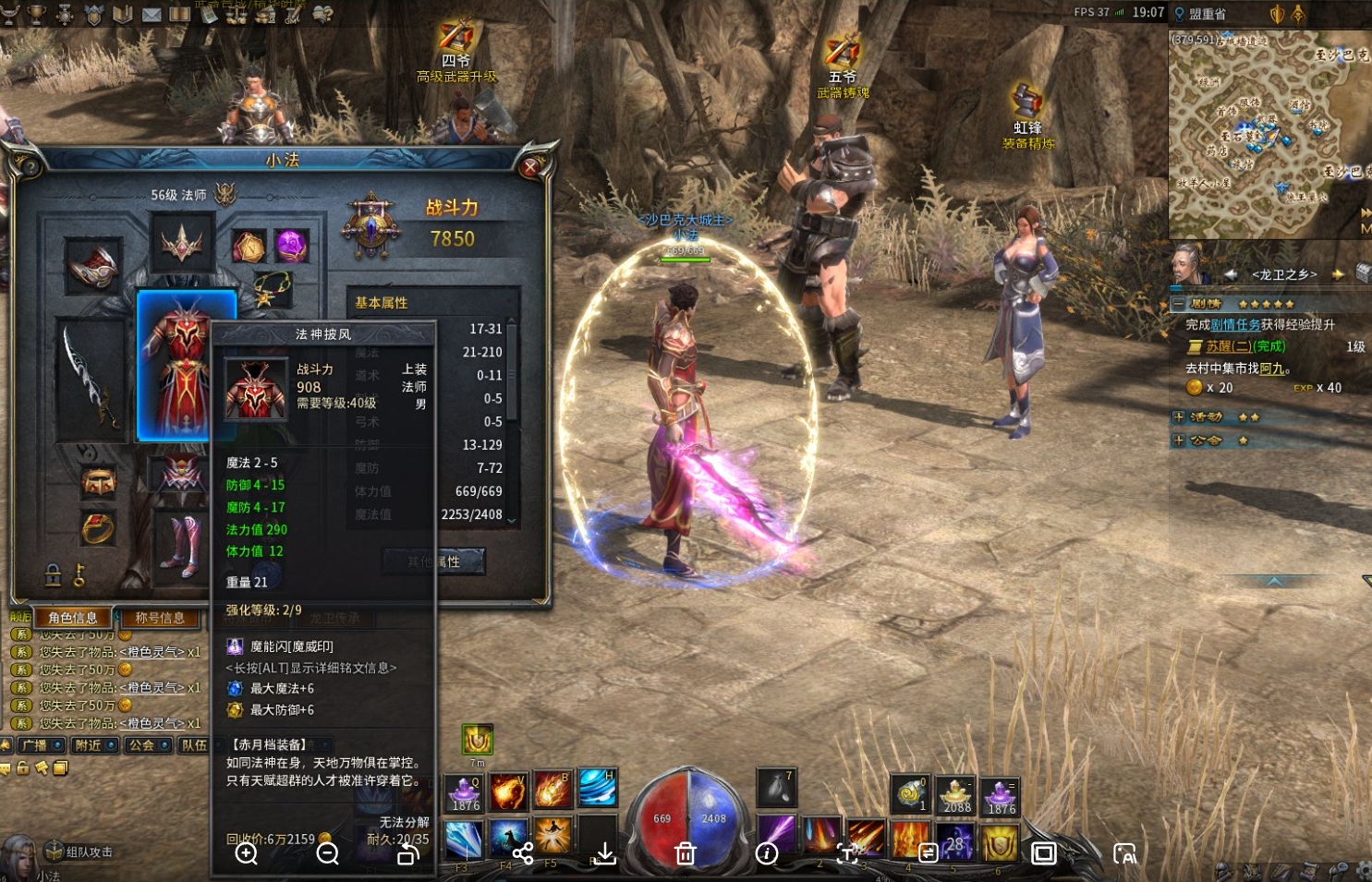
Task: Open the minimap in the corner
Action: coord(1269,134)
